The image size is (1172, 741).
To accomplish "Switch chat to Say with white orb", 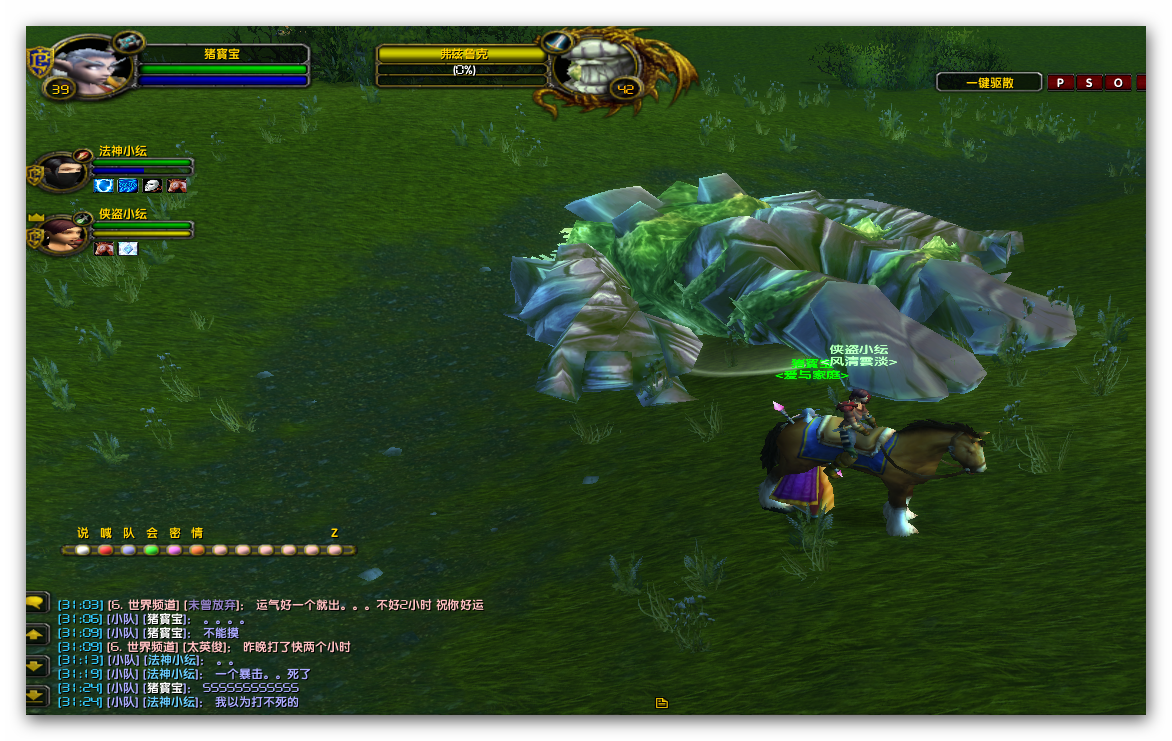I will pos(82,550).
